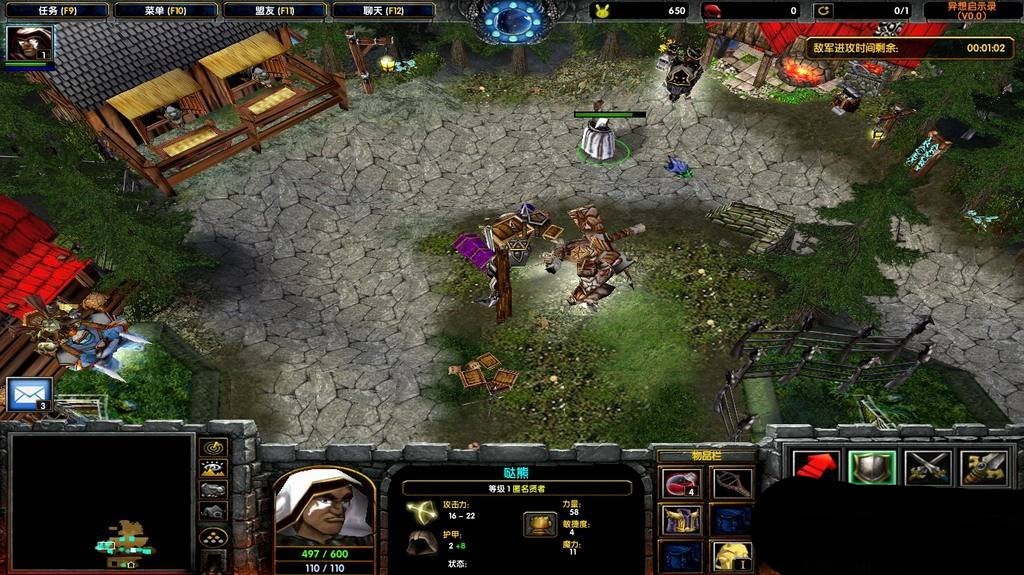Use the red potion with 4 charges
The image size is (1024, 575).
[x=680, y=485]
